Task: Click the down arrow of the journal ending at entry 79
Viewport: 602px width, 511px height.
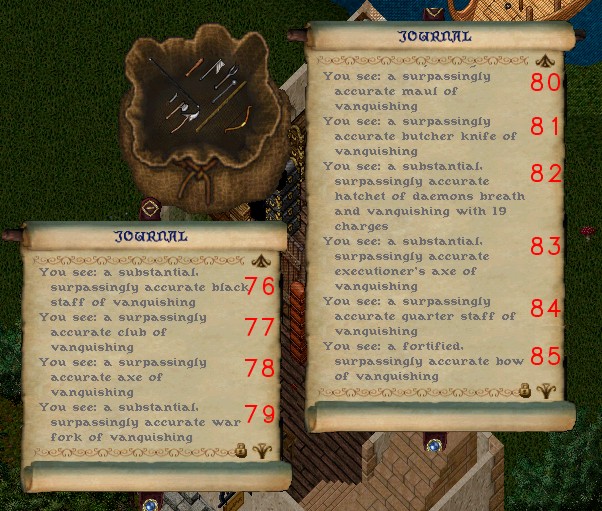Action: 263,450
